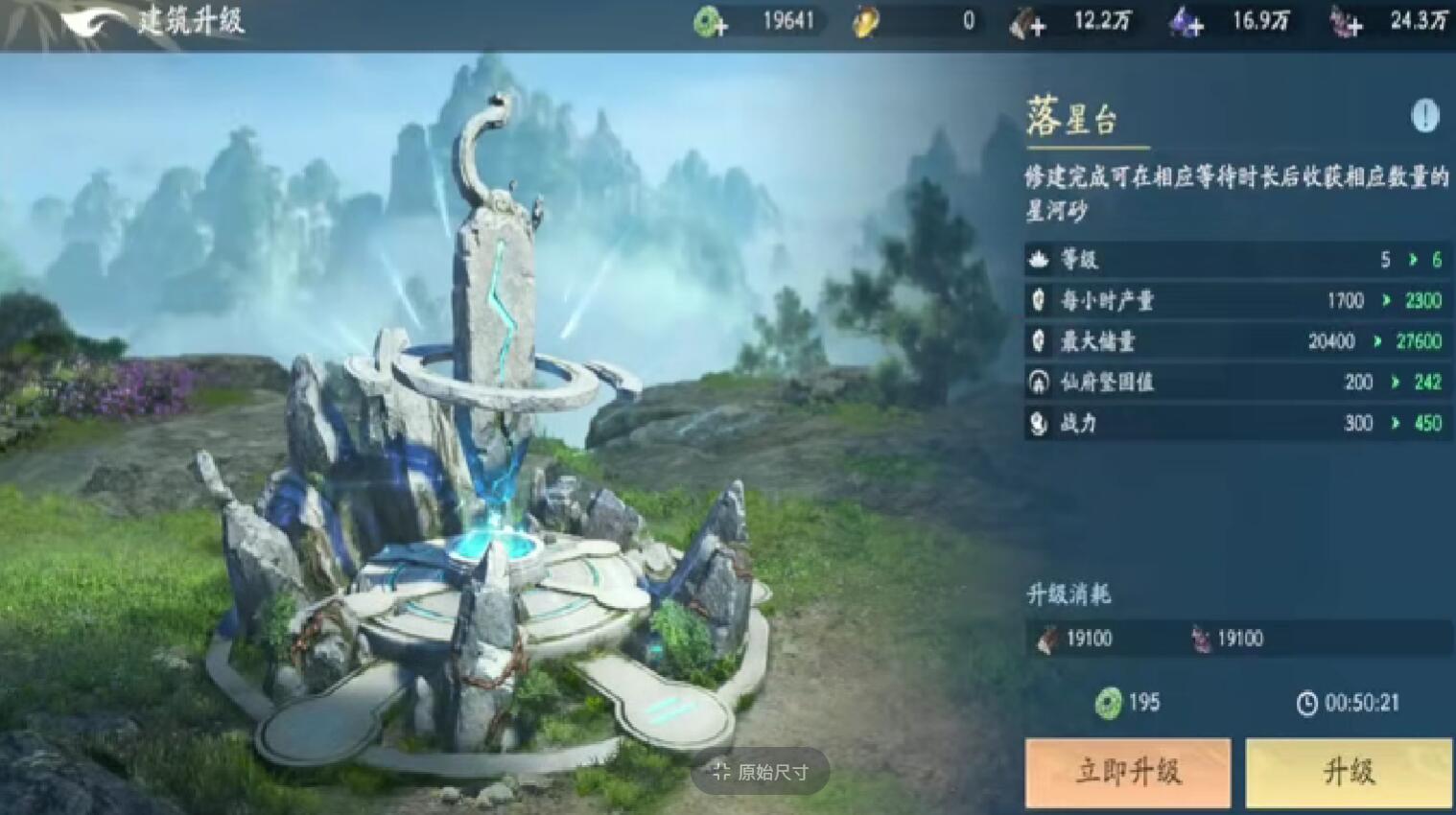Open gold coin currency purchase icon

[863, 21]
